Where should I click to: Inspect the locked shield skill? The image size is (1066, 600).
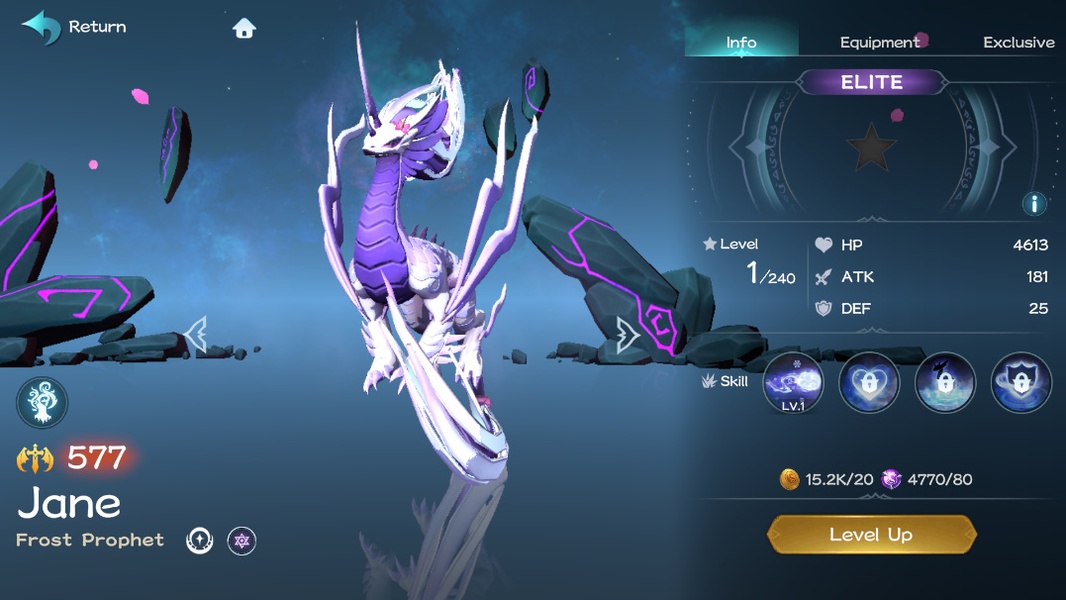(x=1021, y=383)
